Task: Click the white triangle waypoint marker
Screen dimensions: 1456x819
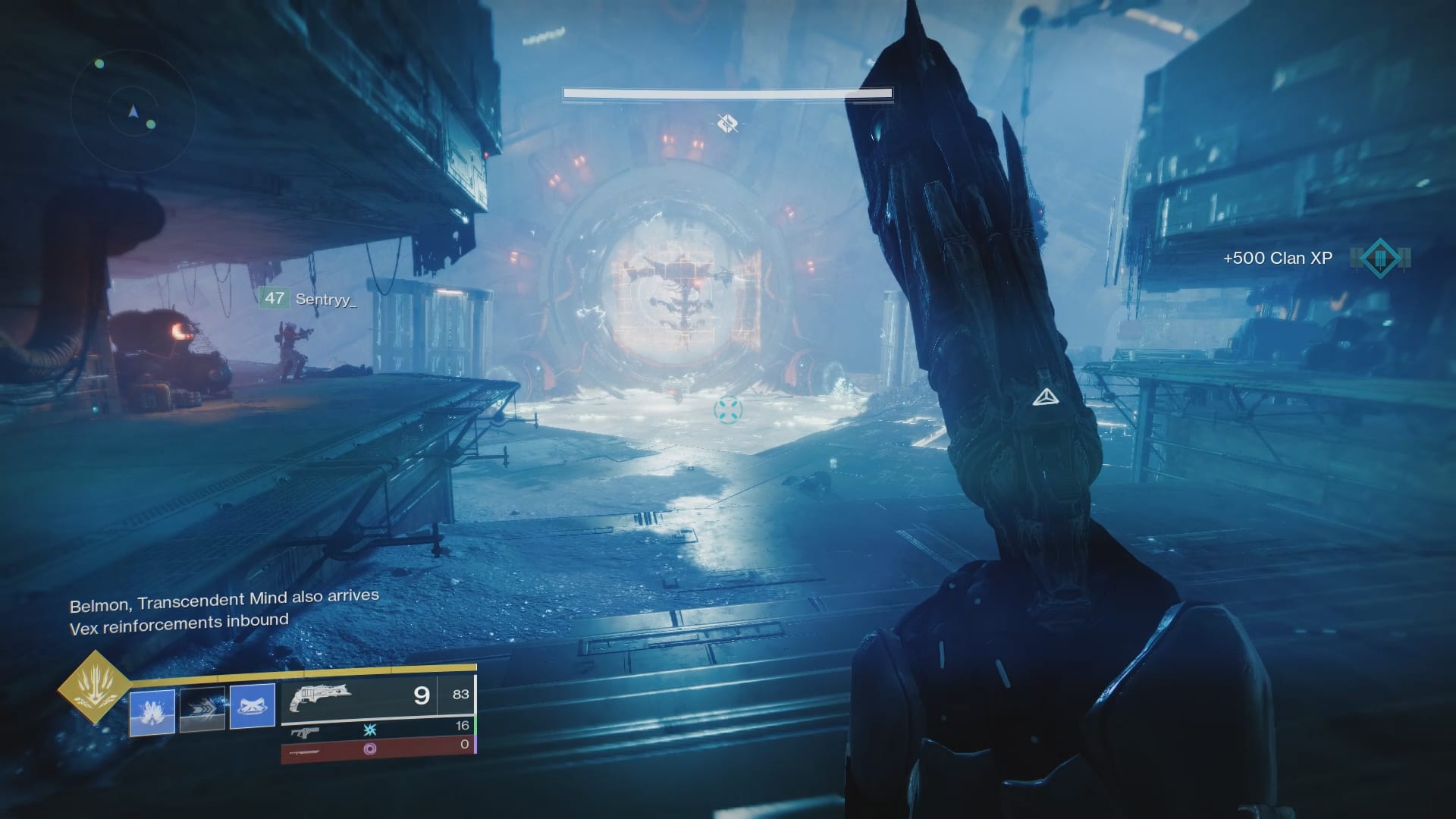Action: [1045, 397]
